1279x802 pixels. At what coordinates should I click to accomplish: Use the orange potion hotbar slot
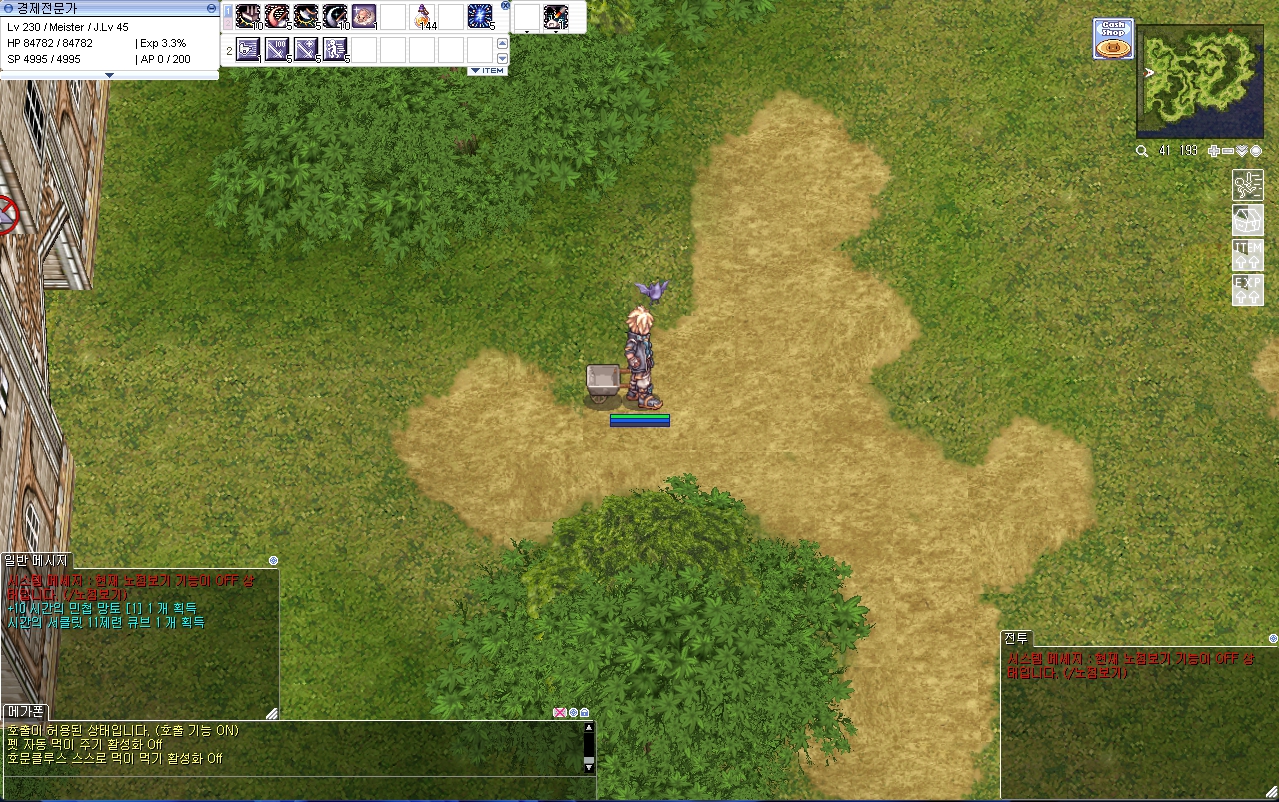pyautogui.click(x=424, y=17)
